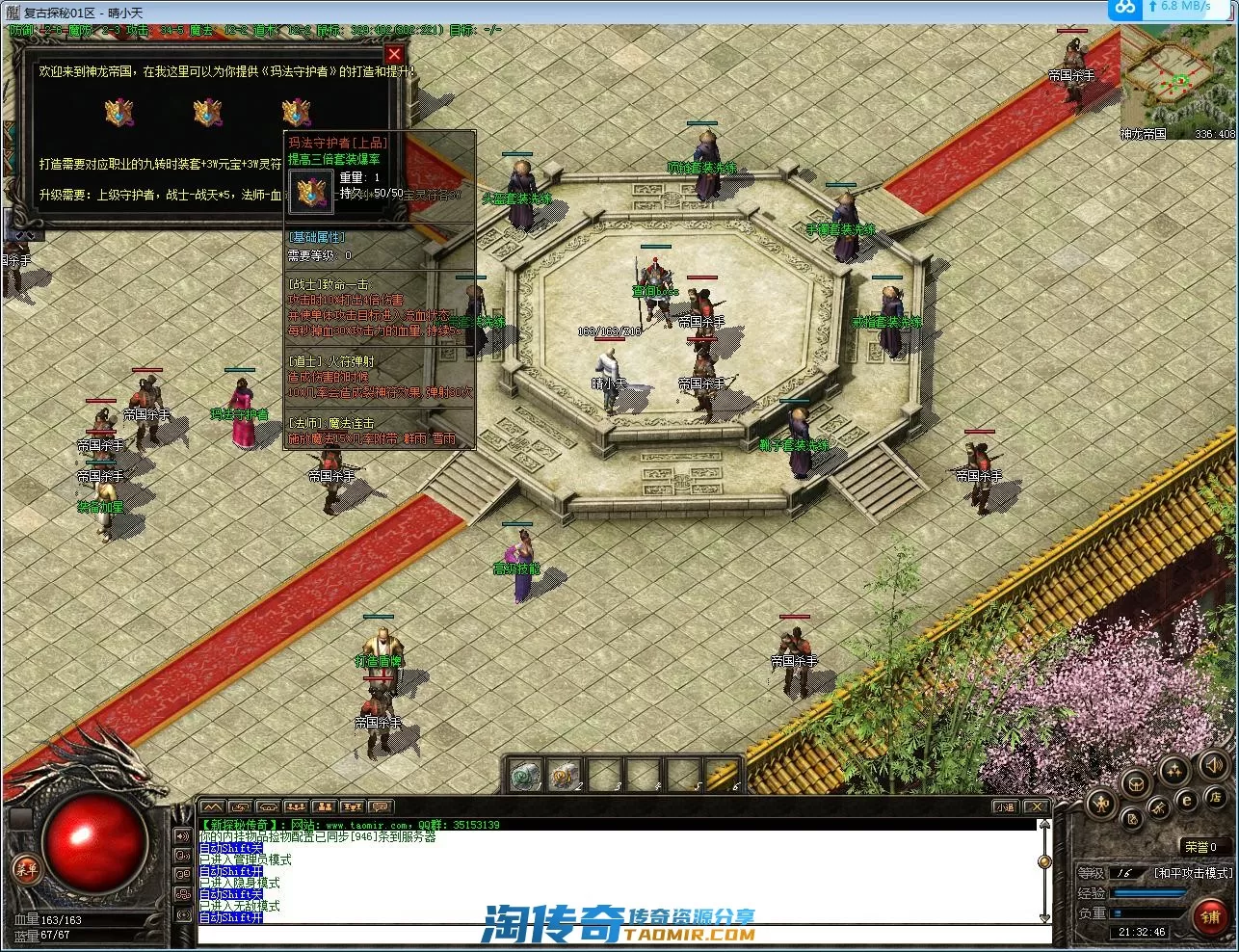Viewport: 1239px width, 952px height.
Task: Open the 店 store round button
Action: pyautogui.click(x=1215, y=799)
